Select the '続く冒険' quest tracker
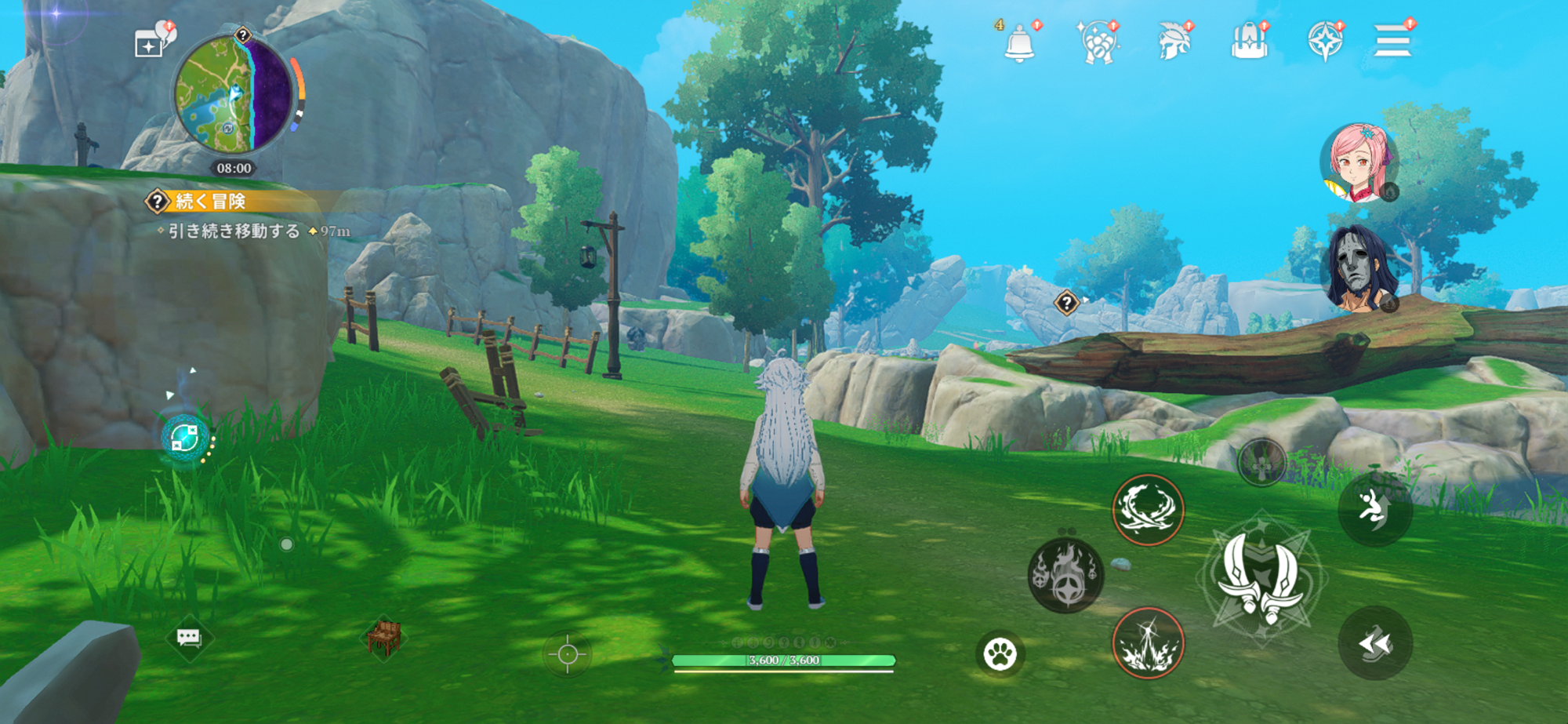Viewport: 1568px width, 724px height. click(x=210, y=202)
